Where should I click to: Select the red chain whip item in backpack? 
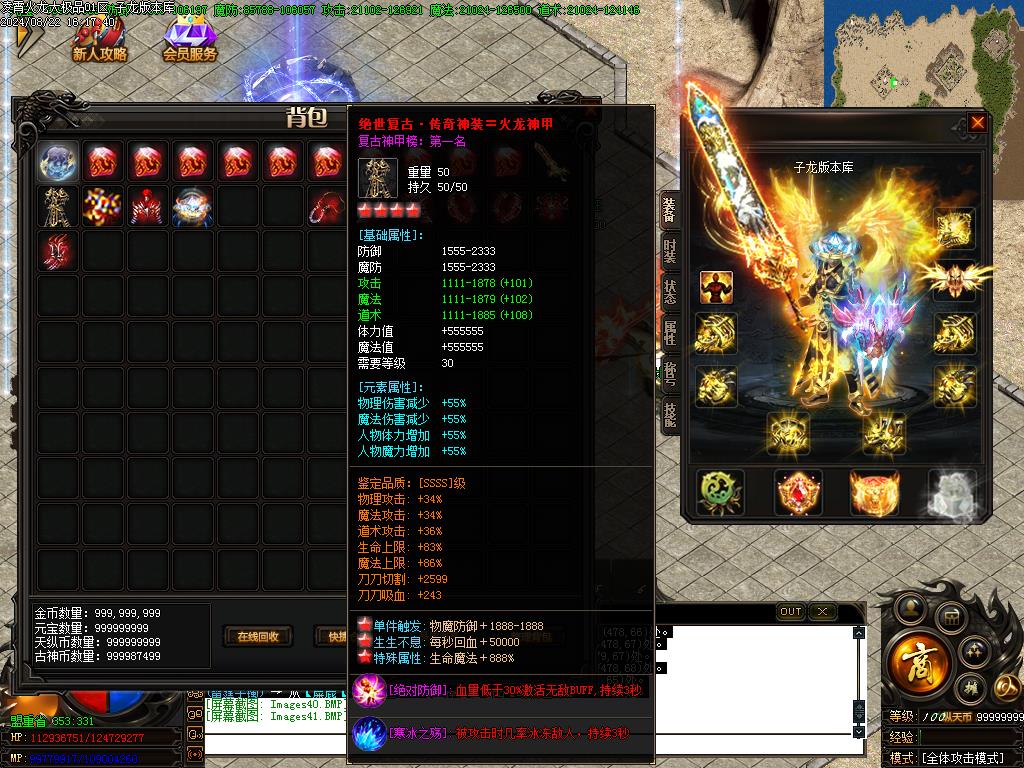click(327, 207)
